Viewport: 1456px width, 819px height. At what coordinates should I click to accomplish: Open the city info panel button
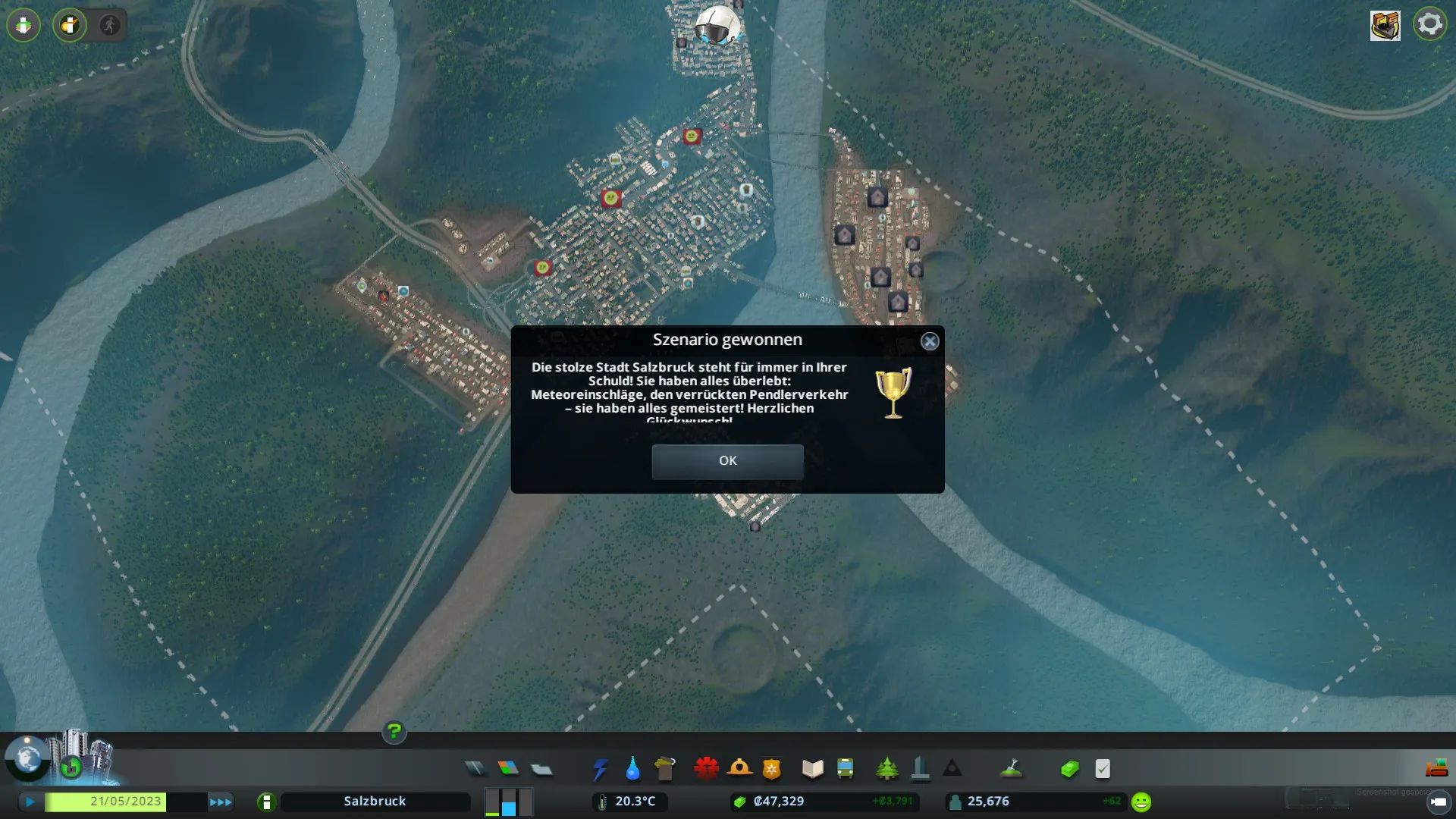(x=266, y=802)
